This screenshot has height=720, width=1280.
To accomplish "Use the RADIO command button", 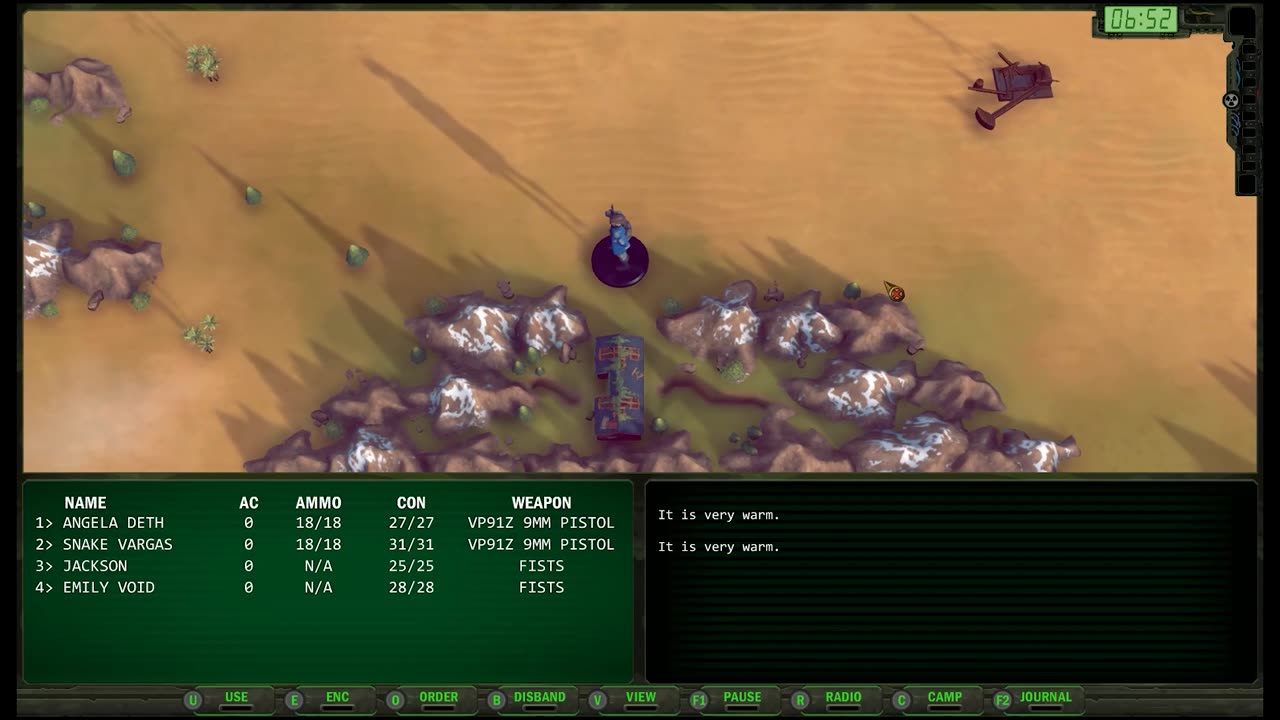I will 843,698.
